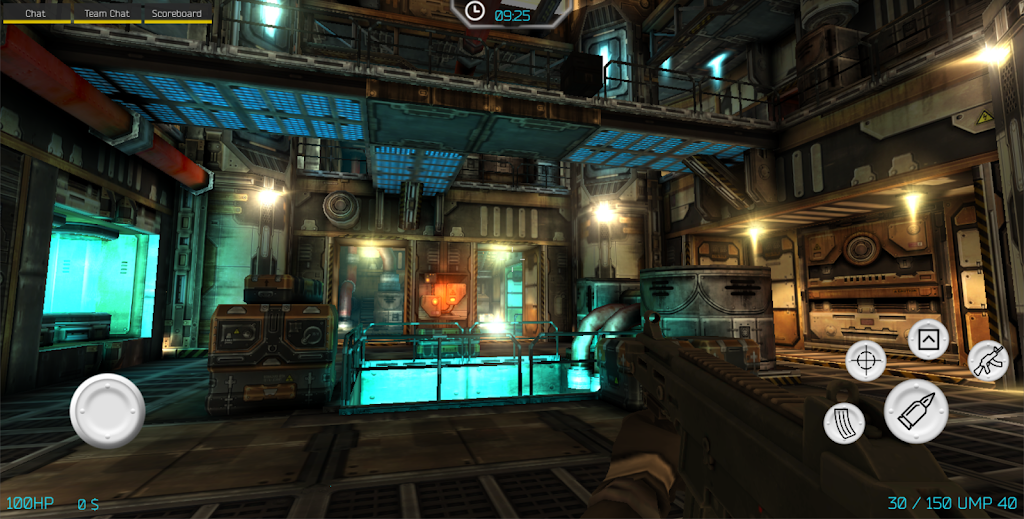Viewport: 1024px width, 519px height.
Task: Tap the virtual movement joystick
Action: pos(107,410)
